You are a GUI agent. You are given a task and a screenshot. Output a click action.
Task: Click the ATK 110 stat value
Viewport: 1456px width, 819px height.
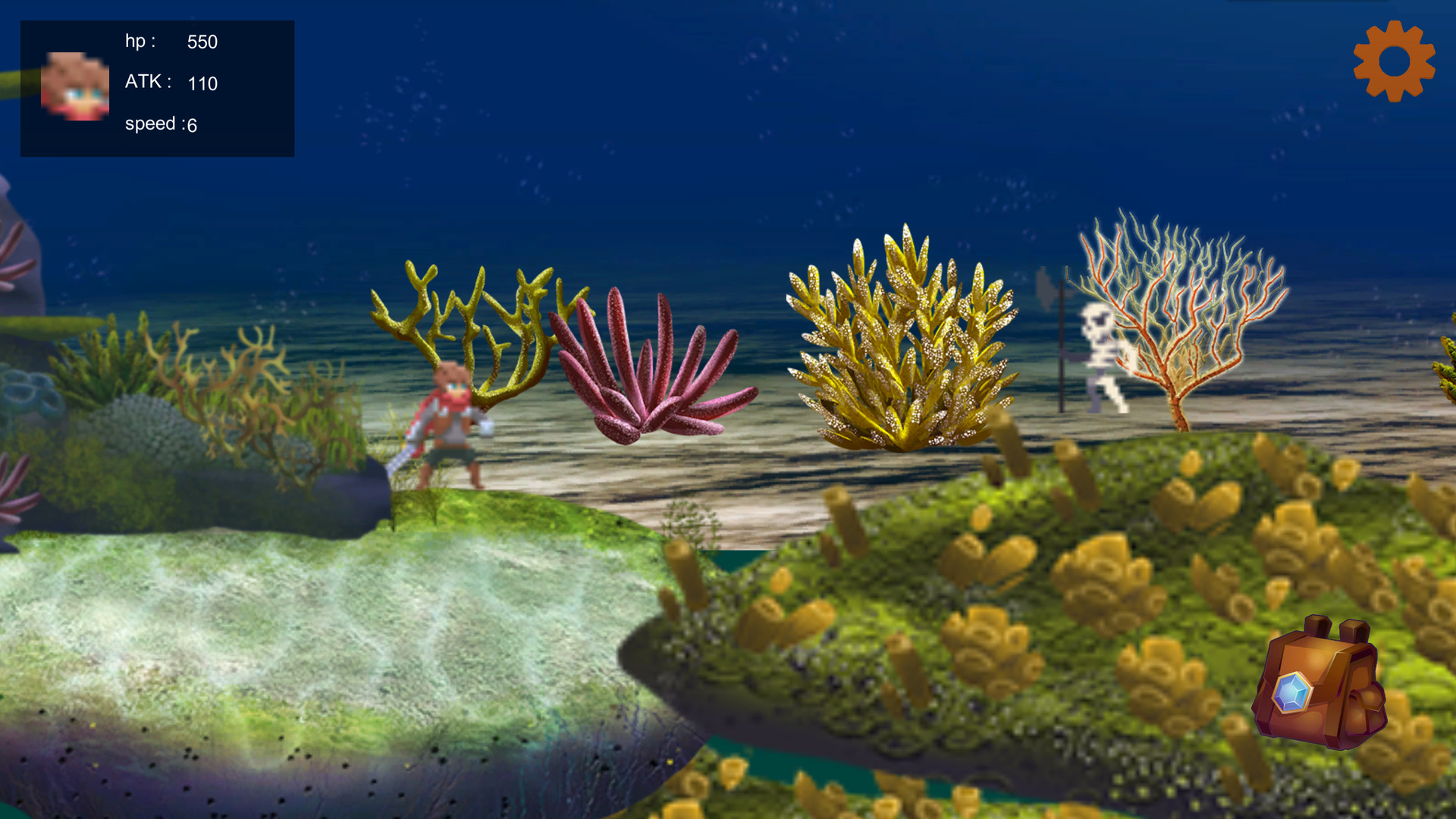pos(202,83)
